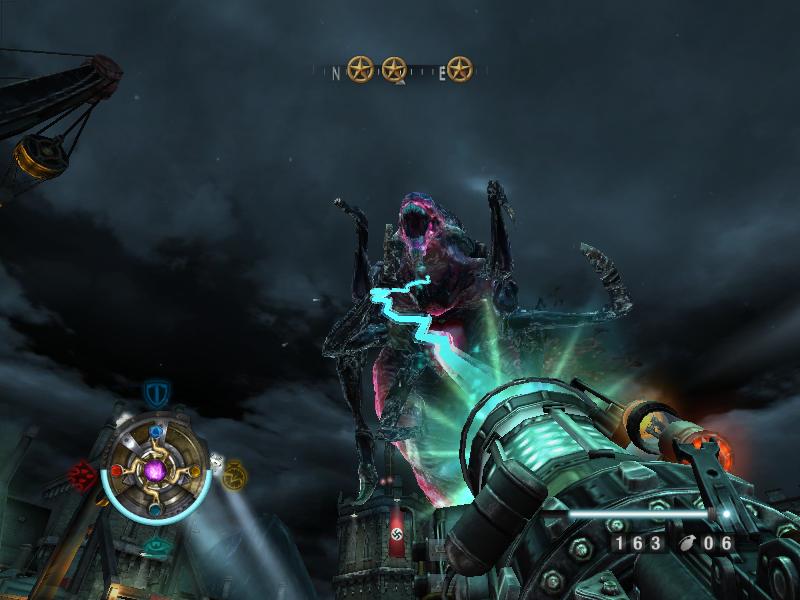Click the compass strip's N heading
Image resolution: width=800 pixels, height=600 pixels.
coord(335,72)
